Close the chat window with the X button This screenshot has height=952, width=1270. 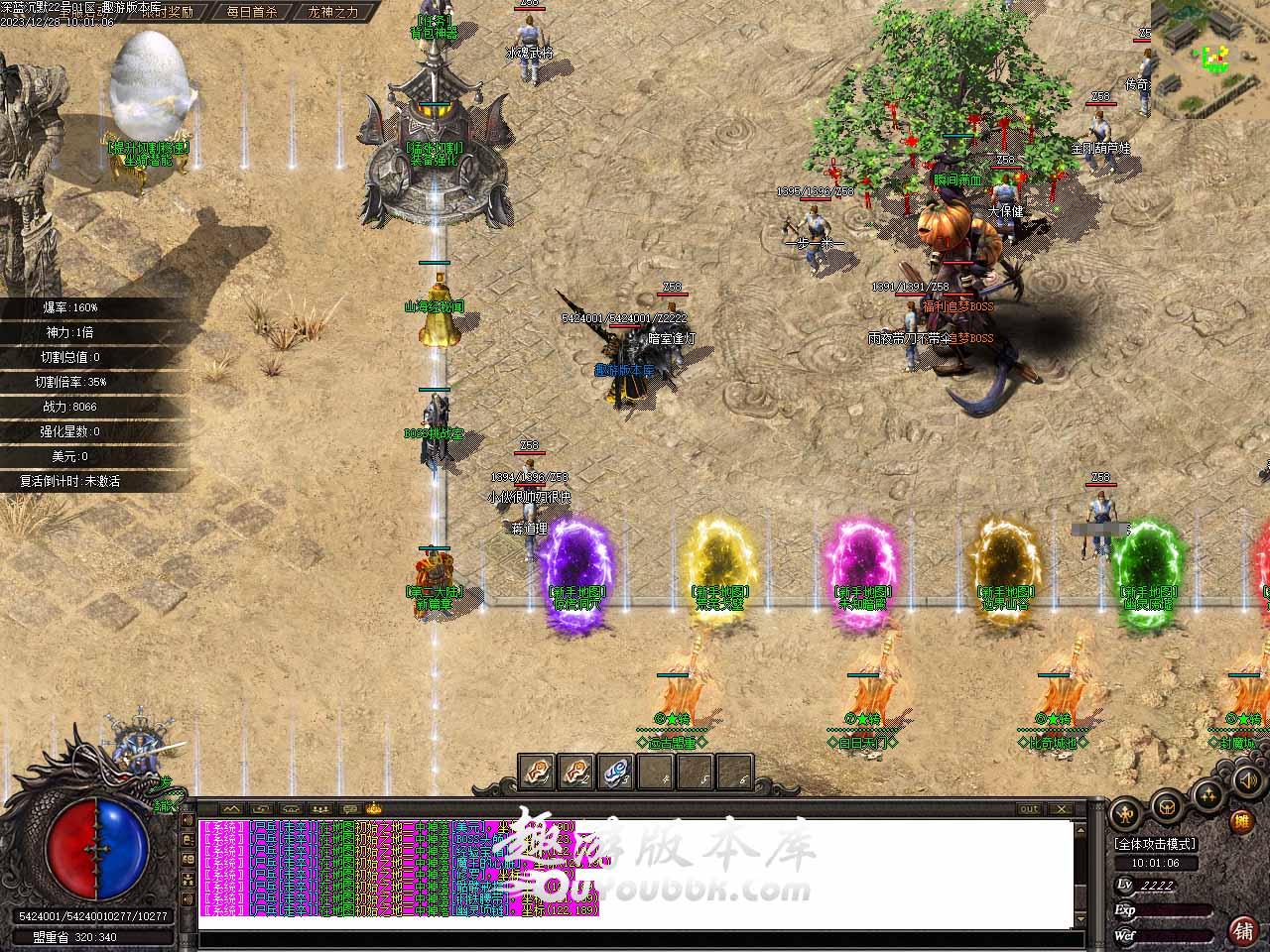pos(1066,809)
